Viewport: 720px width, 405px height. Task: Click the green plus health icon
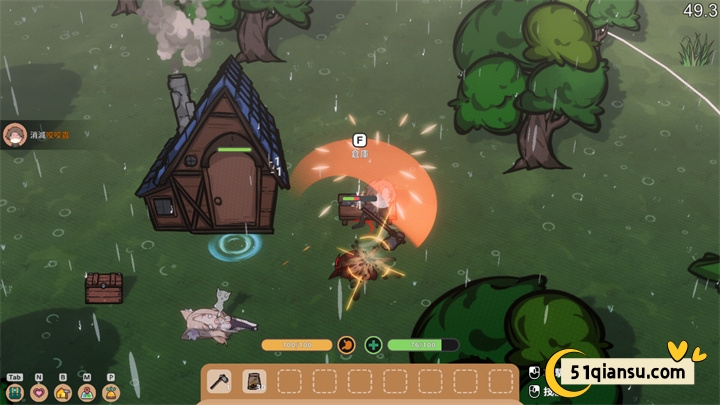pyautogui.click(x=373, y=345)
